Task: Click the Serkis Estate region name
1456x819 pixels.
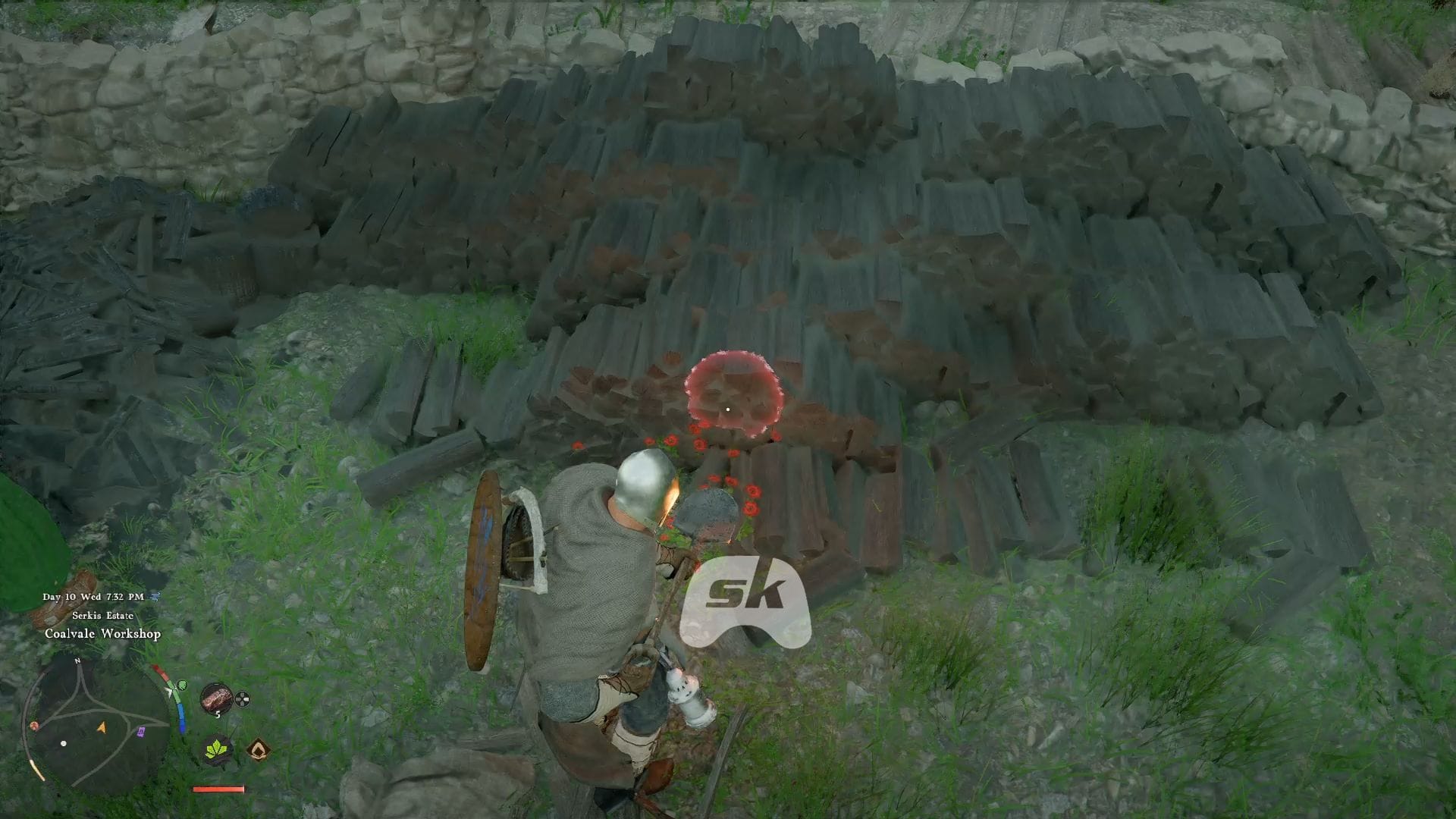Action: pyautogui.click(x=102, y=616)
